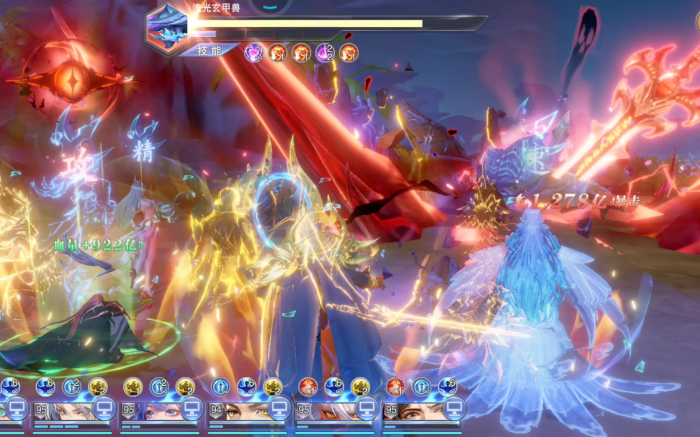Select the boss portrait of 流光玄甲兽
The width and height of the screenshot is (700, 437).
tap(165, 27)
